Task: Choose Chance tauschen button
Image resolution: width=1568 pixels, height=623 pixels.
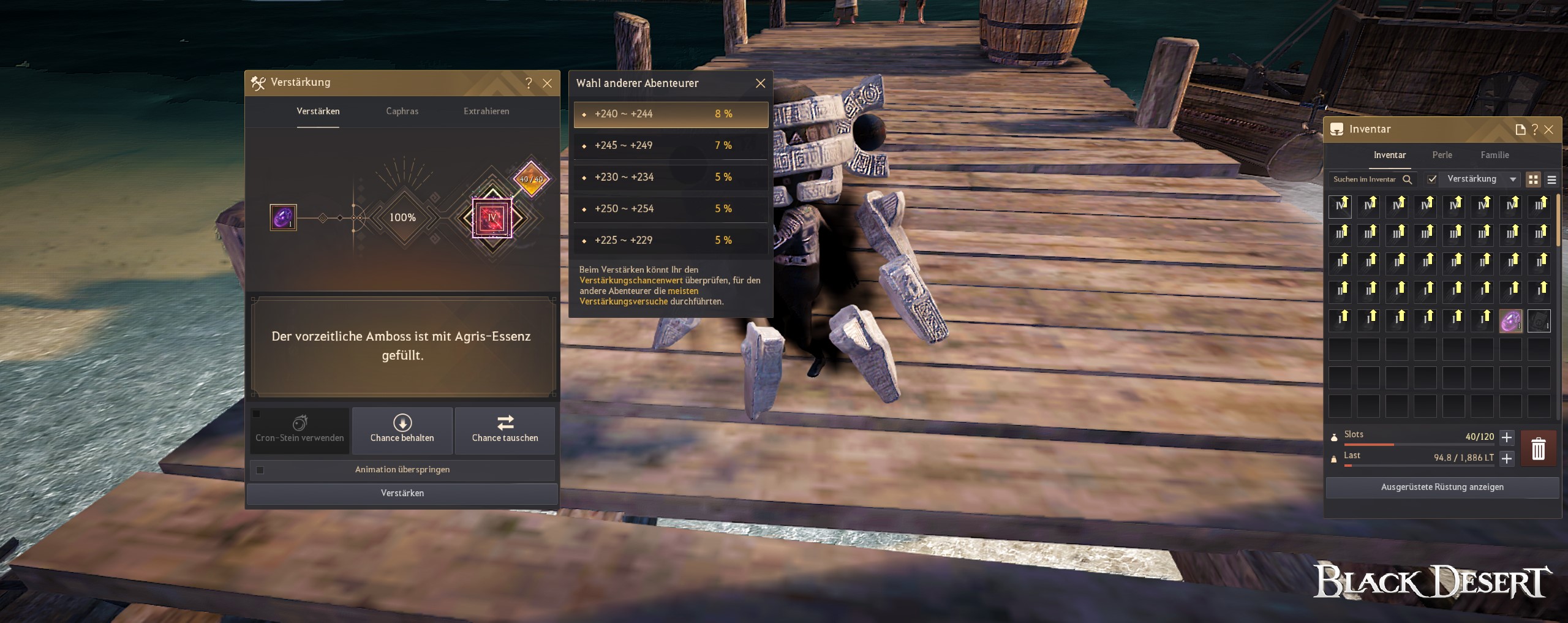Action: click(505, 431)
